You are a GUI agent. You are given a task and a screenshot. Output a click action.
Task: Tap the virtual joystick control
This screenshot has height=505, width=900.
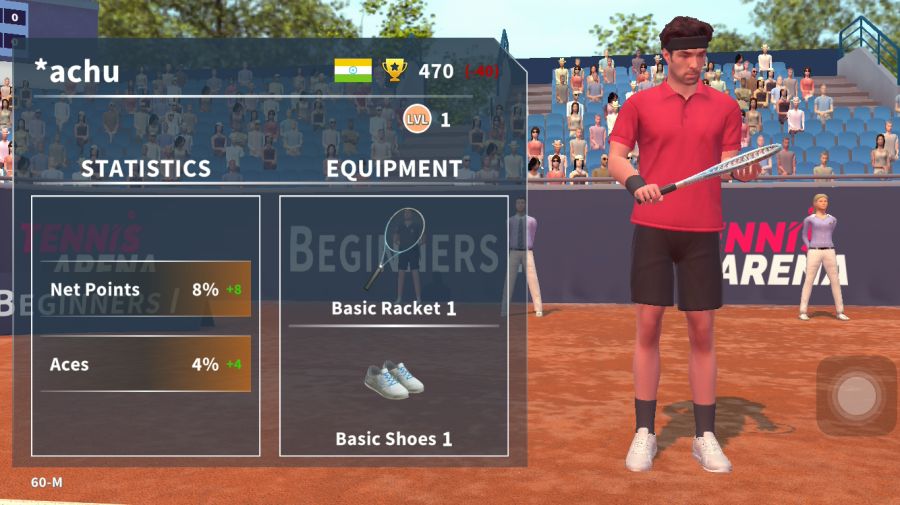coord(855,396)
